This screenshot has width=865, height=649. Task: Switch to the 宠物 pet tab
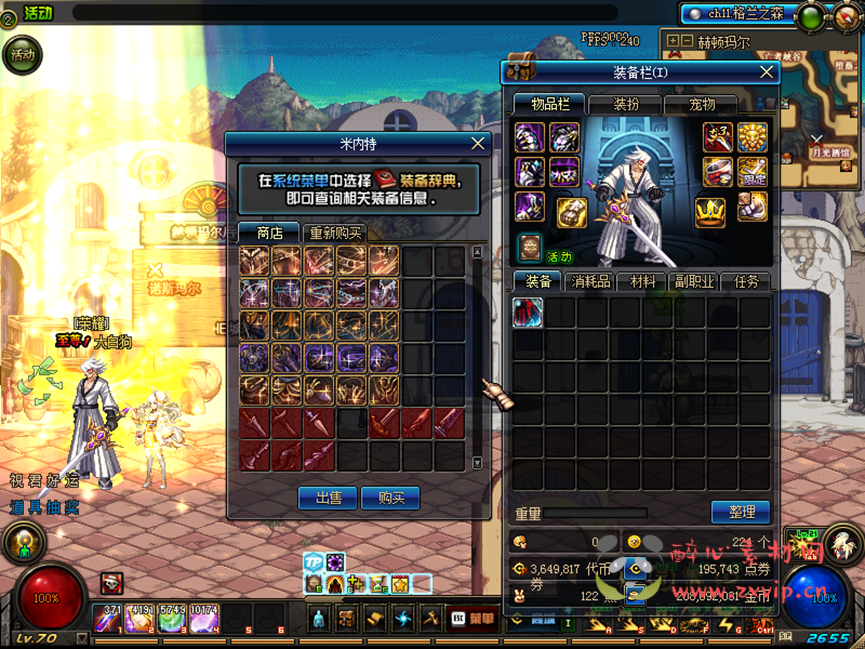702,104
